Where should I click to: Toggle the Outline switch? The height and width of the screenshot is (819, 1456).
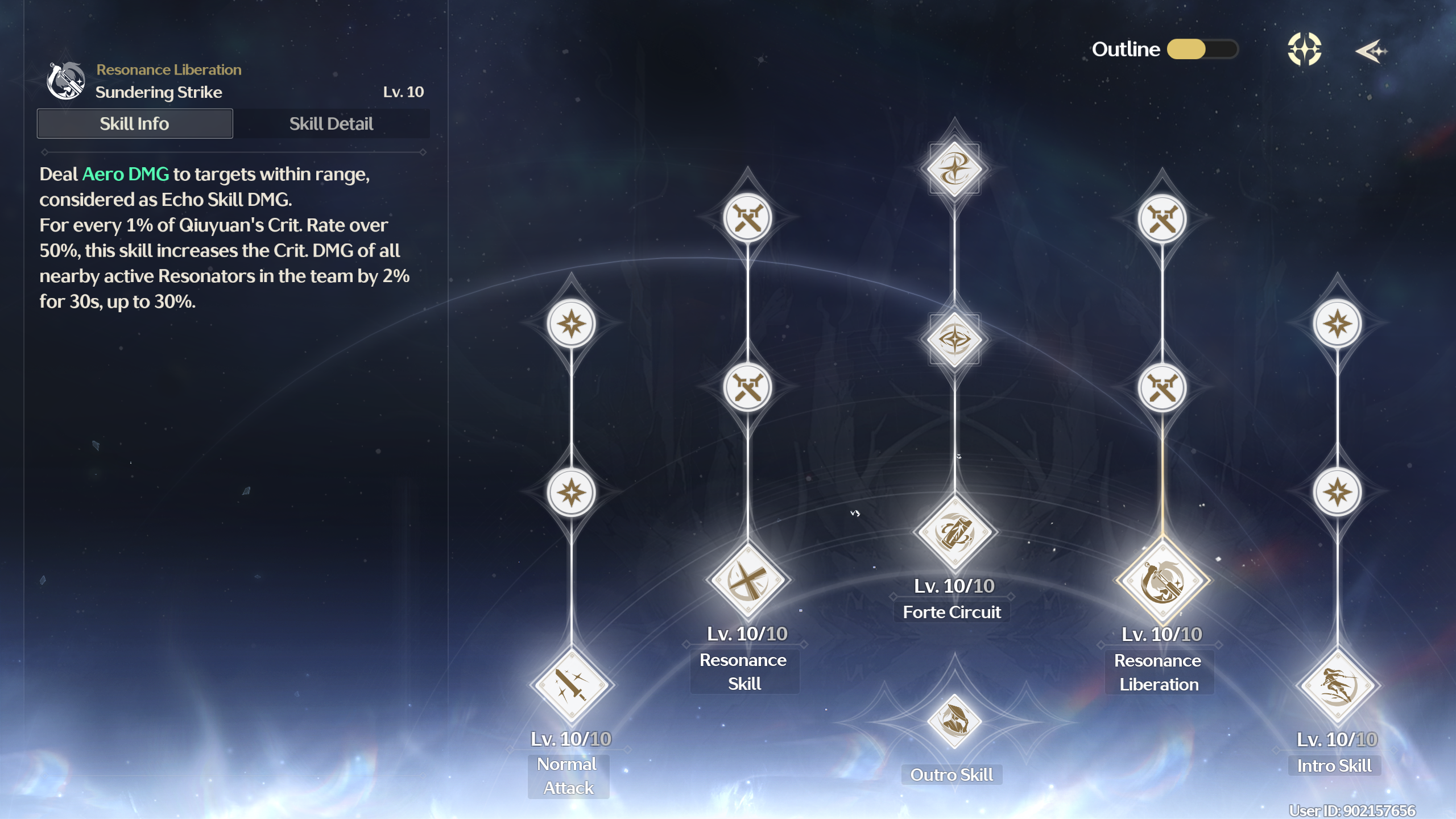[x=1202, y=49]
